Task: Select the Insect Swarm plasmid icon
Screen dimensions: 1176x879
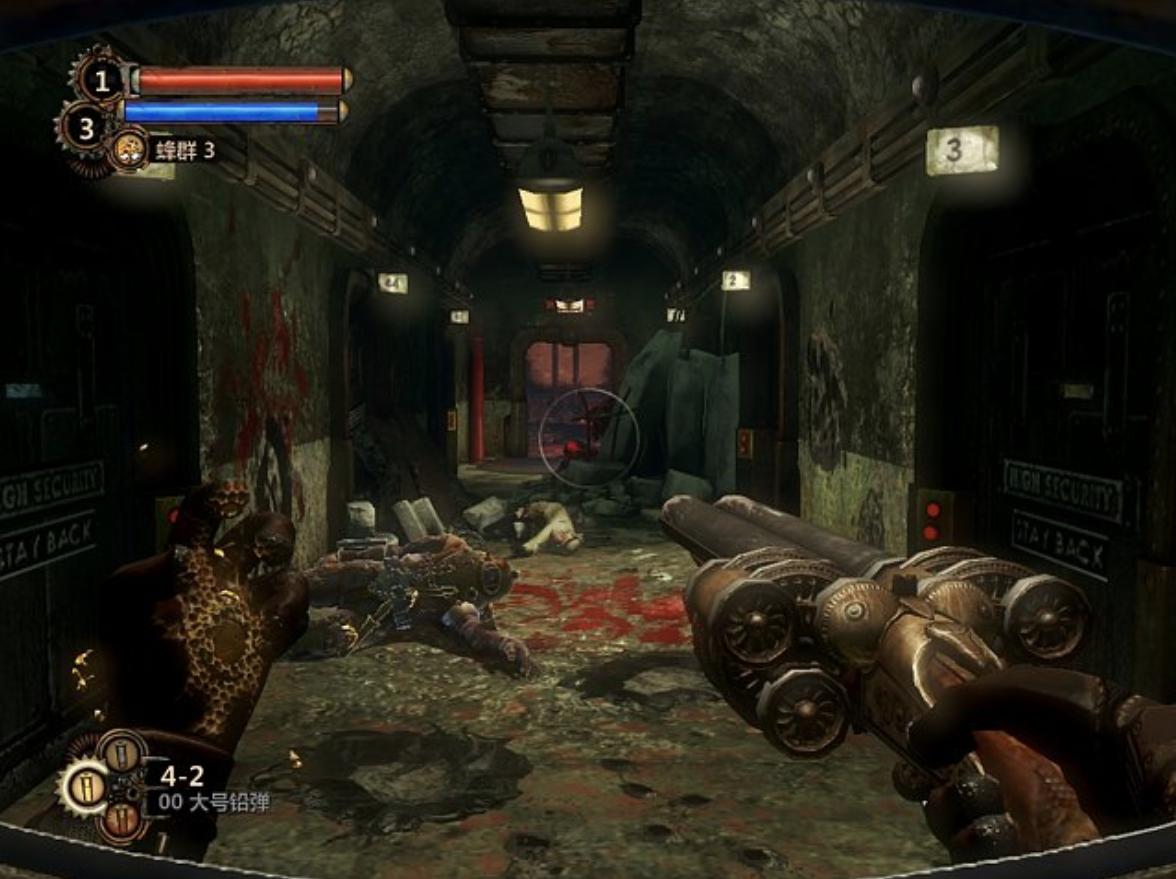Action: click(128, 150)
